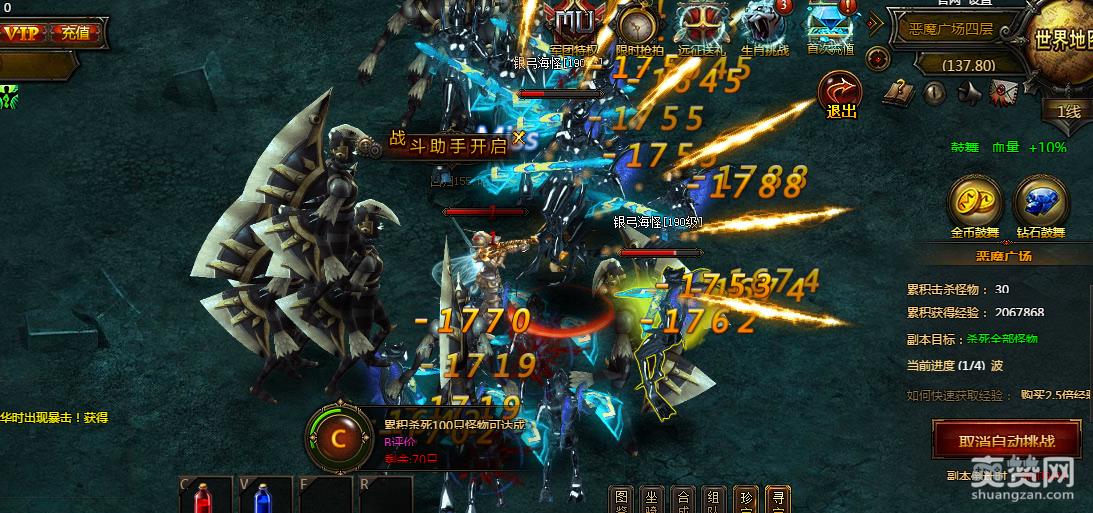This screenshot has height=513, width=1093.
Task: Open the 生肖挑战 zodiac challenge icon
Action: (x=765, y=27)
